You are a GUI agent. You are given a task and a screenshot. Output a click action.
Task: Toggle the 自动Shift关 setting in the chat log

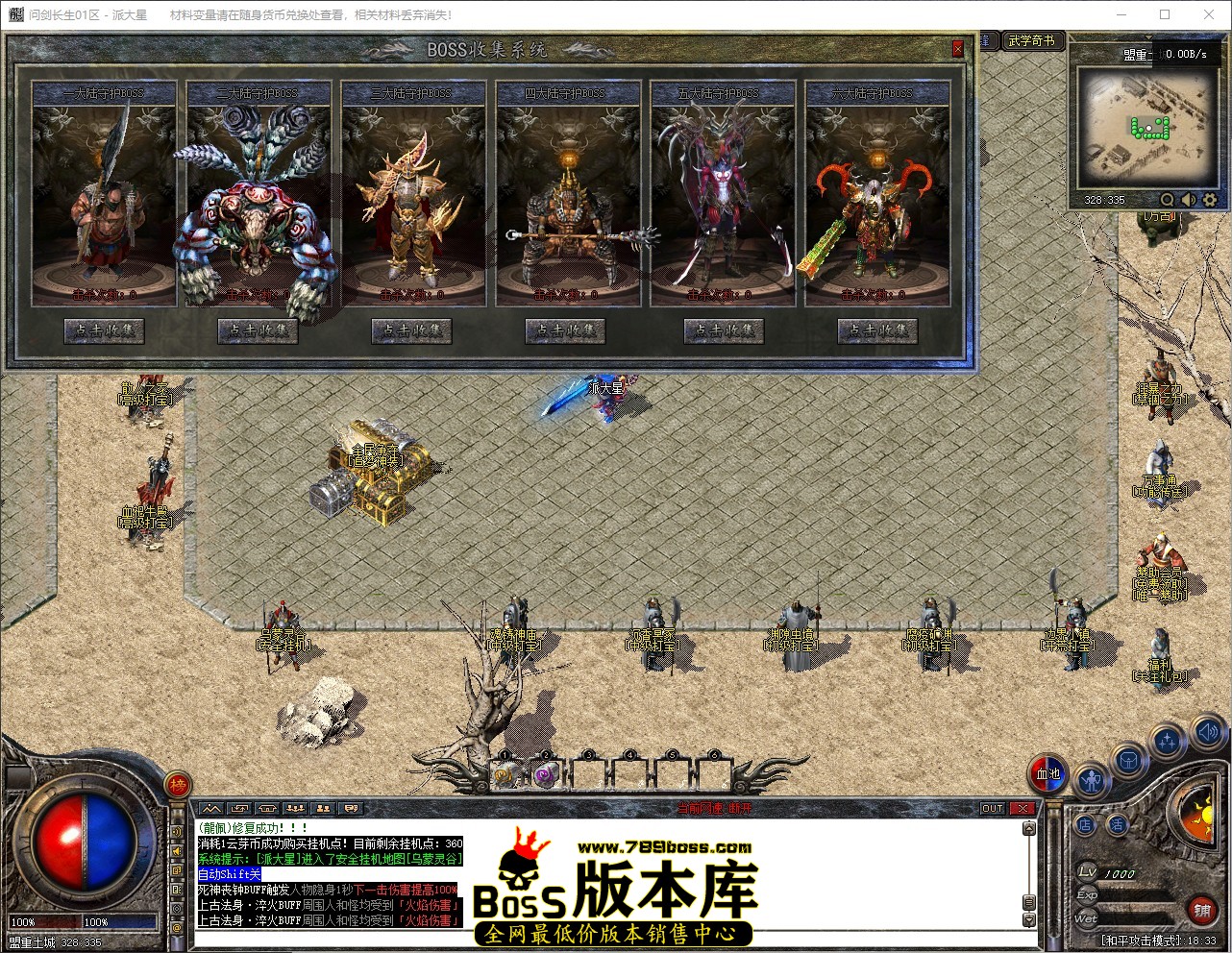click(229, 874)
